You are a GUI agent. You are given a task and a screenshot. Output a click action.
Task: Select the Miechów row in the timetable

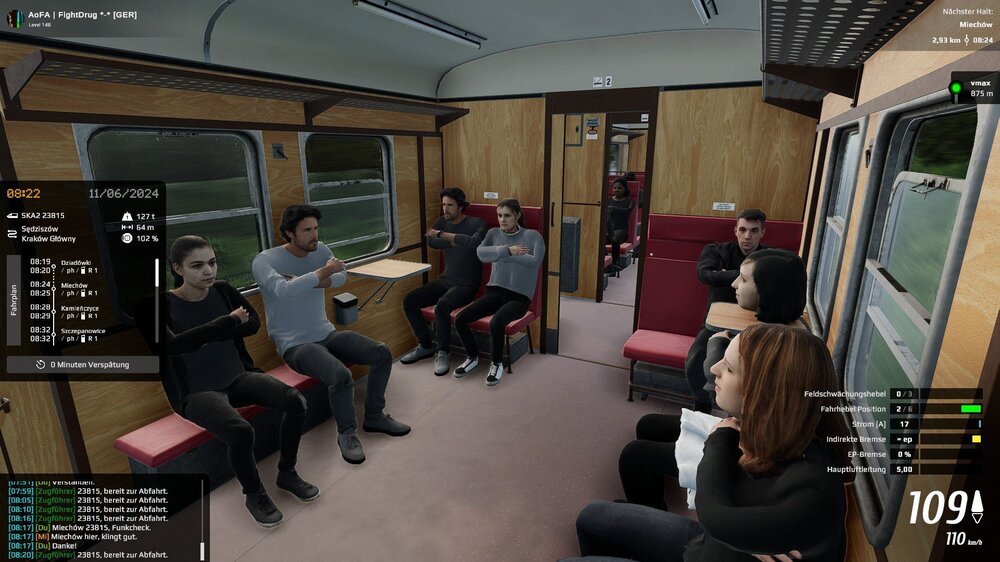76,289
